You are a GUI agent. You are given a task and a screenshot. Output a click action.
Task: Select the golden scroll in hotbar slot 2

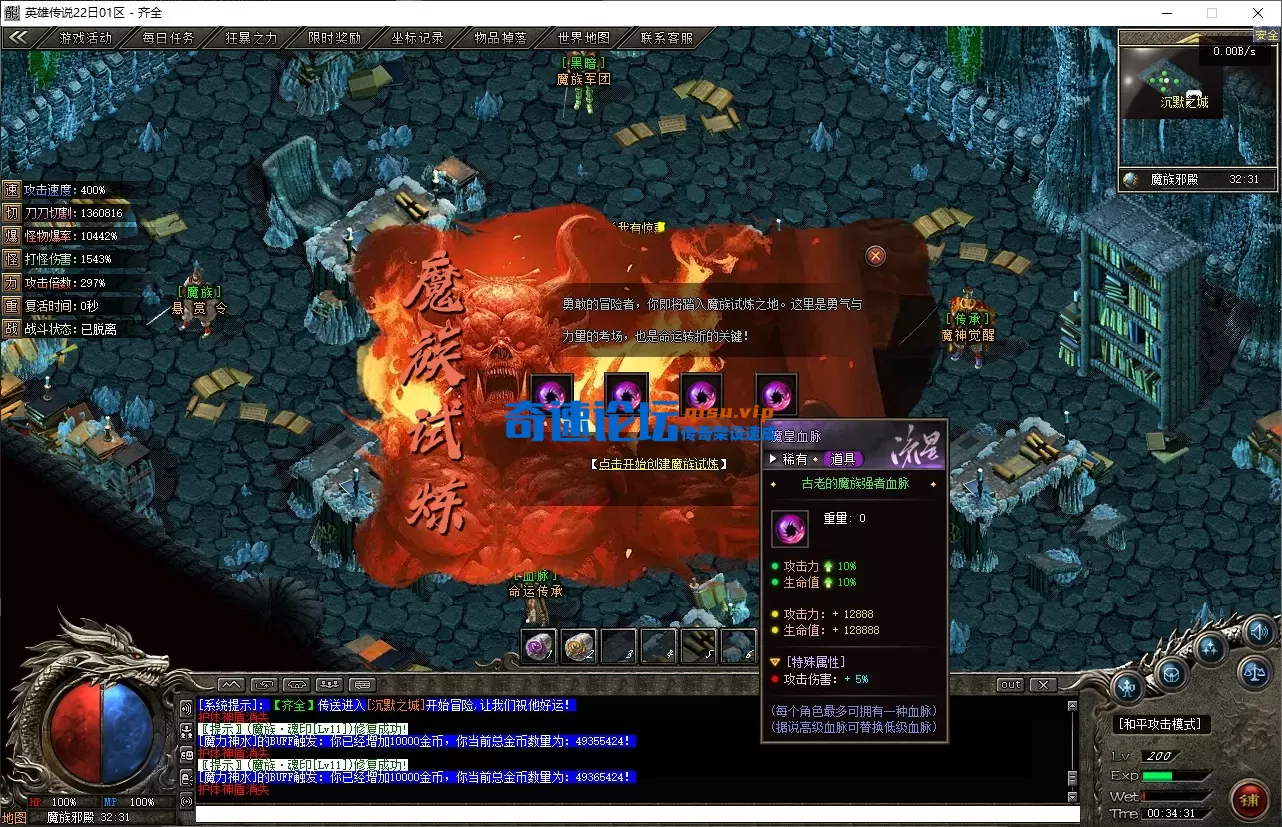point(579,647)
